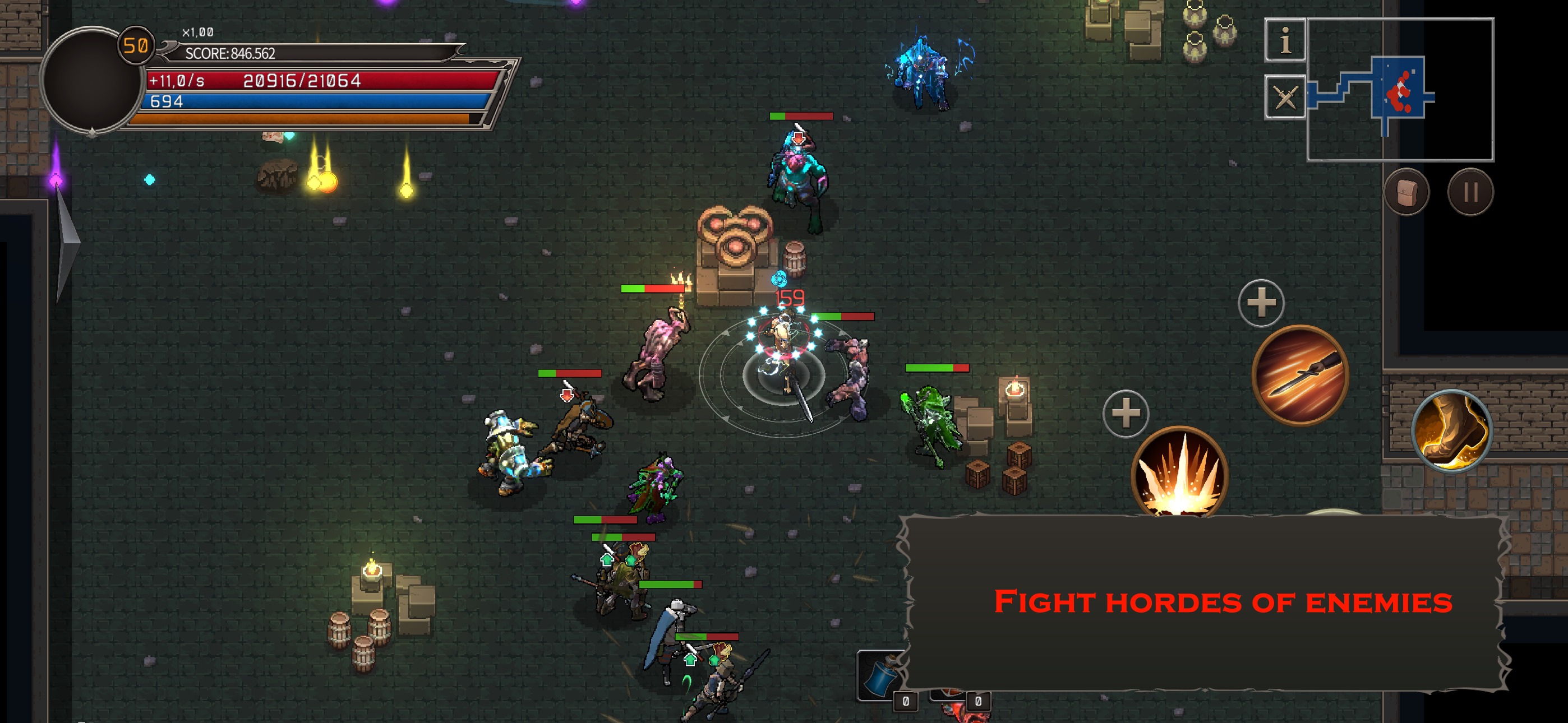This screenshot has width=1568, height=723.
Task: Open the backpack inventory
Action: (1406, 192)
